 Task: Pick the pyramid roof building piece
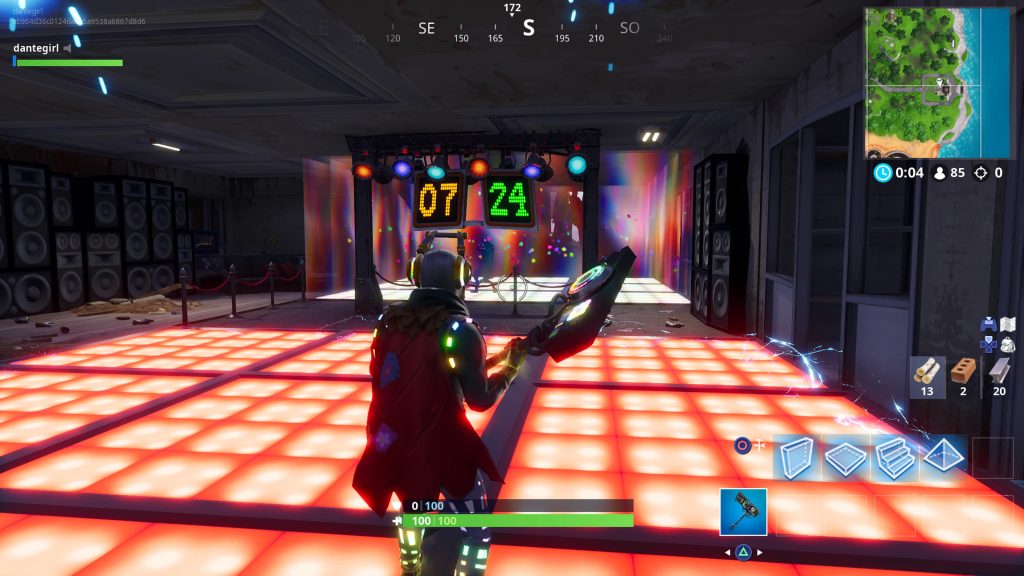click(941, 459)
